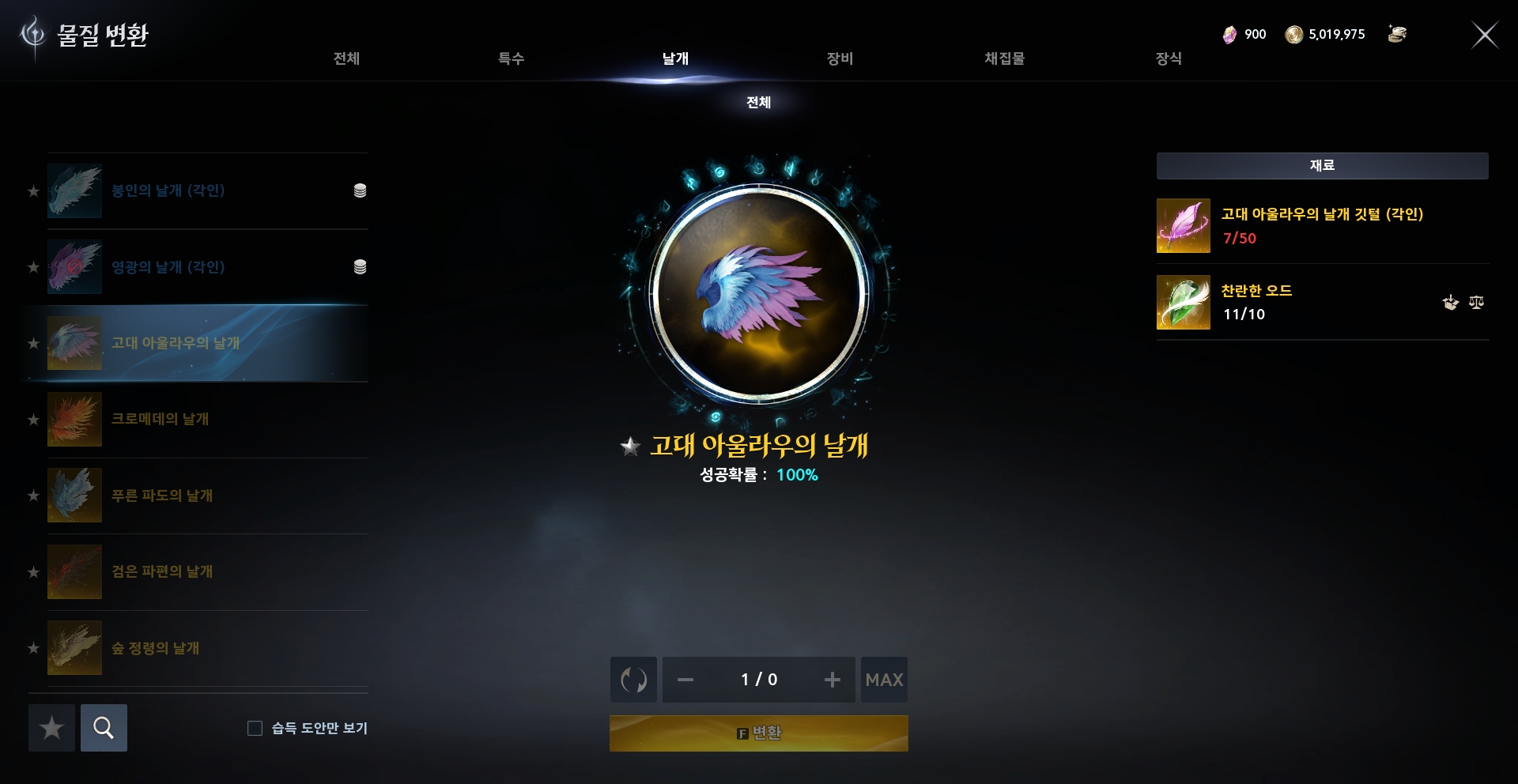Enable the 습득 도안만 보기 checkbox
The image size is (1518, 784).
[x=255, y=729]
